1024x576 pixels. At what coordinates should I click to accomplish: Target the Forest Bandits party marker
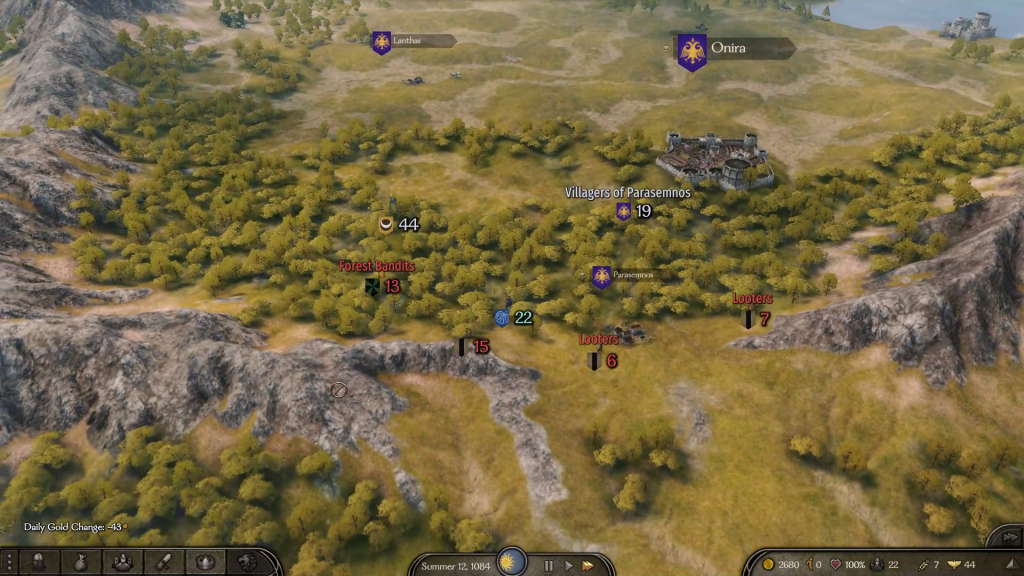[373, 287]
